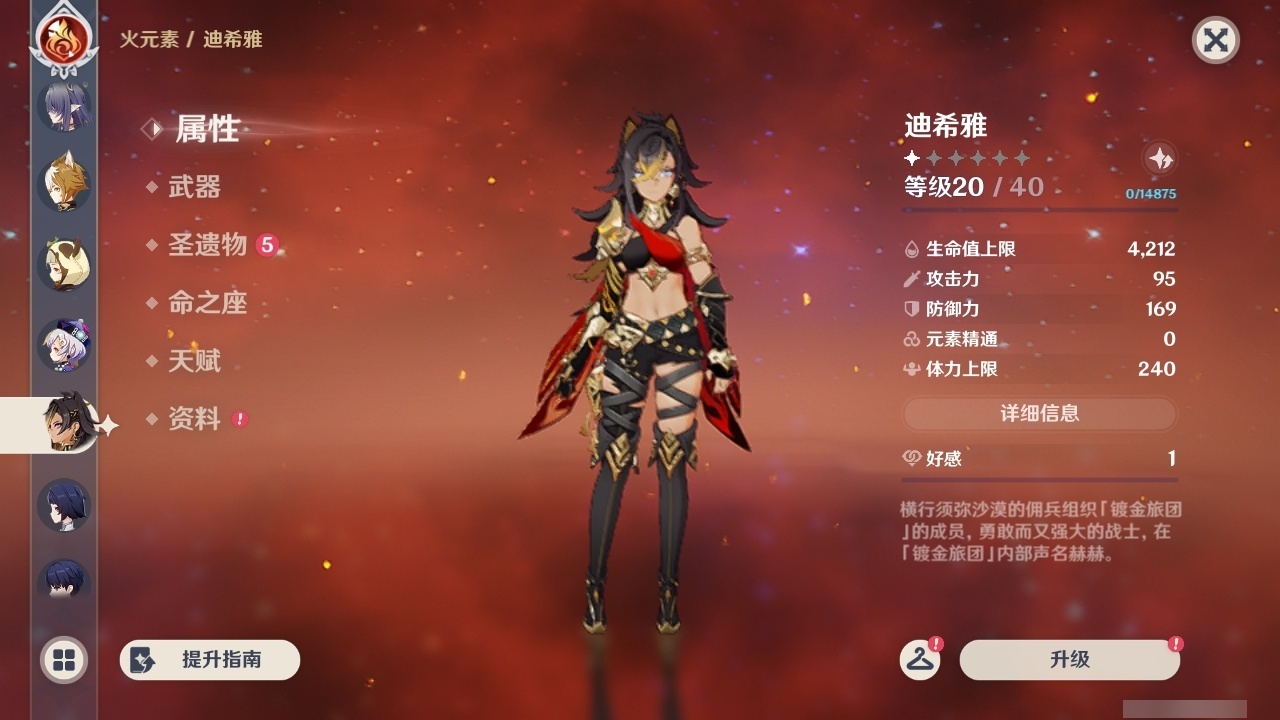Open the 提升指南 enhancement guide
This screenshot has height=720, width=1280.
209,660
